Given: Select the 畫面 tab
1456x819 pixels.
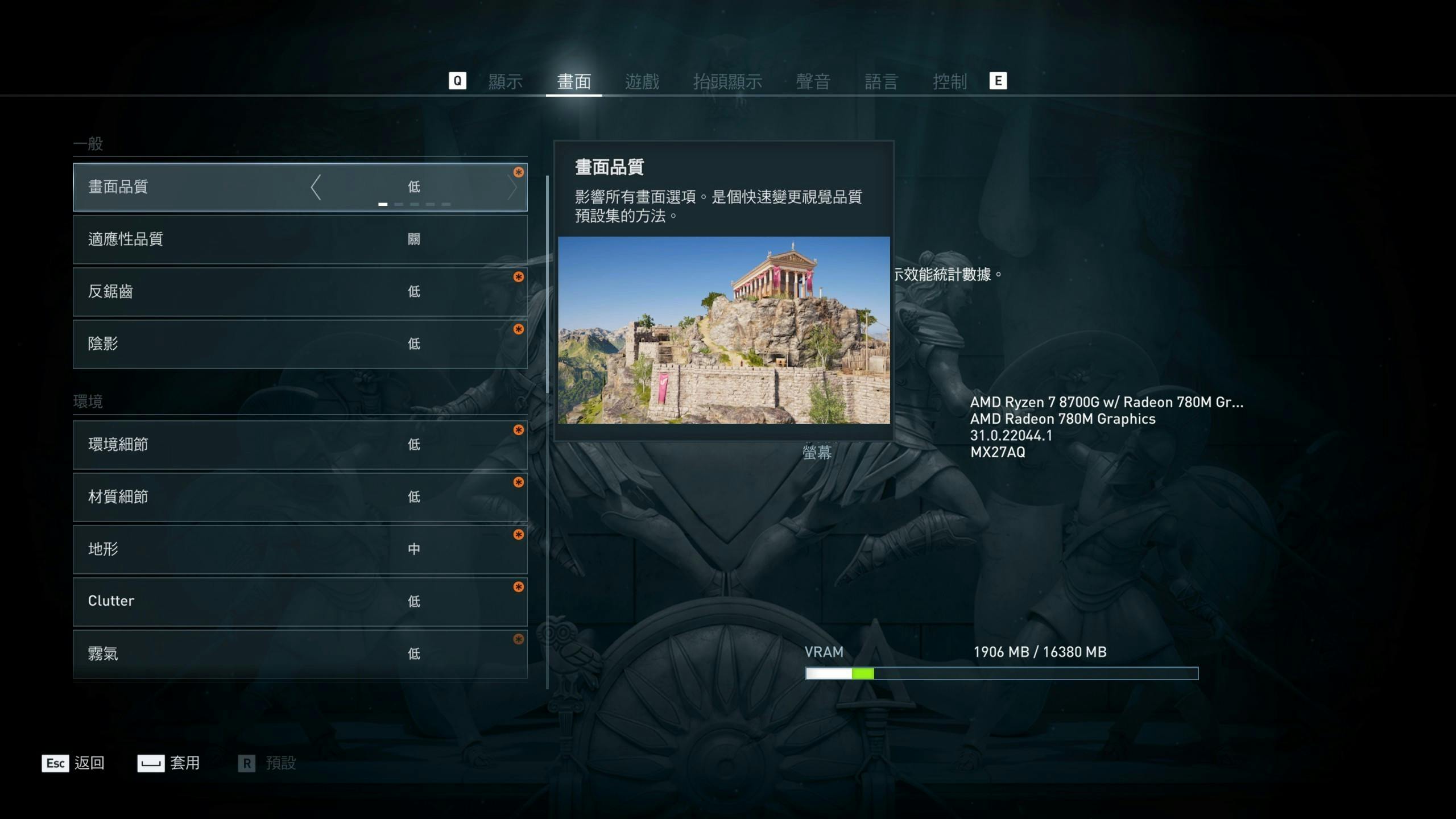Looking at the screenshot, I should (x=573, y=81).
